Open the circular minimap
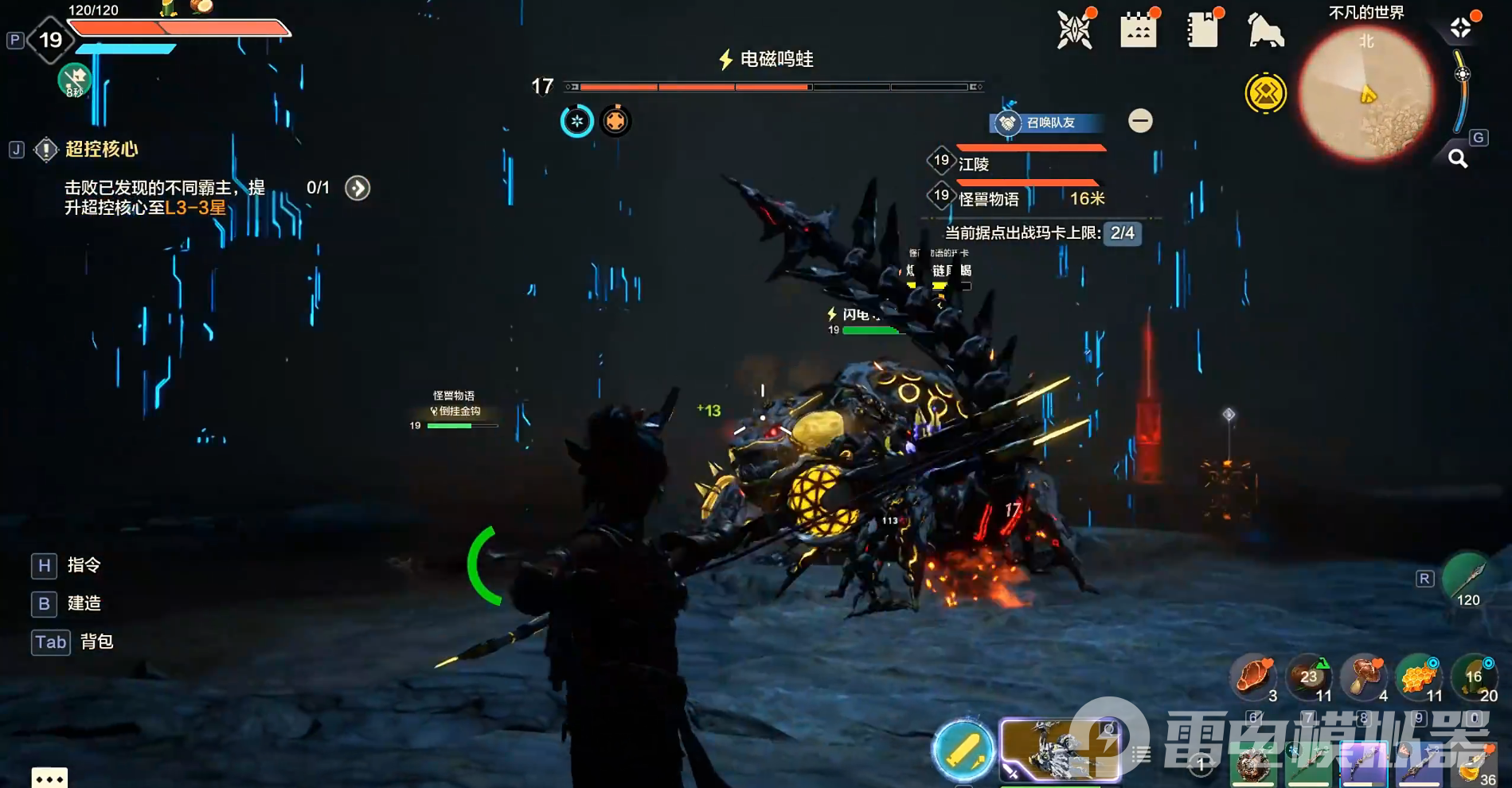This screenshot has height=788, width=1512. pos(1366,94)
